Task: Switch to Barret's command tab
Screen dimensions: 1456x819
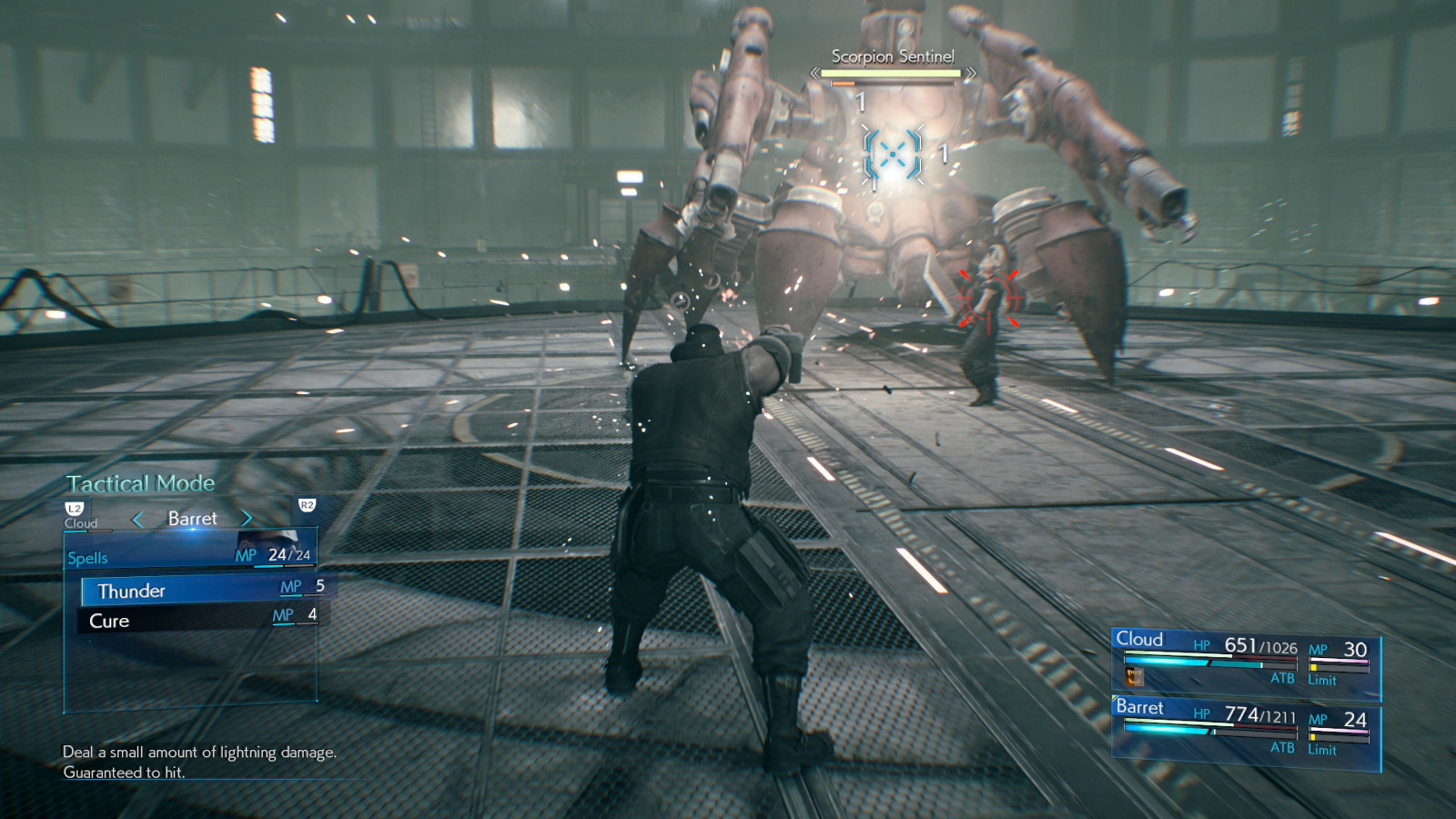Action: click(191, 519)
